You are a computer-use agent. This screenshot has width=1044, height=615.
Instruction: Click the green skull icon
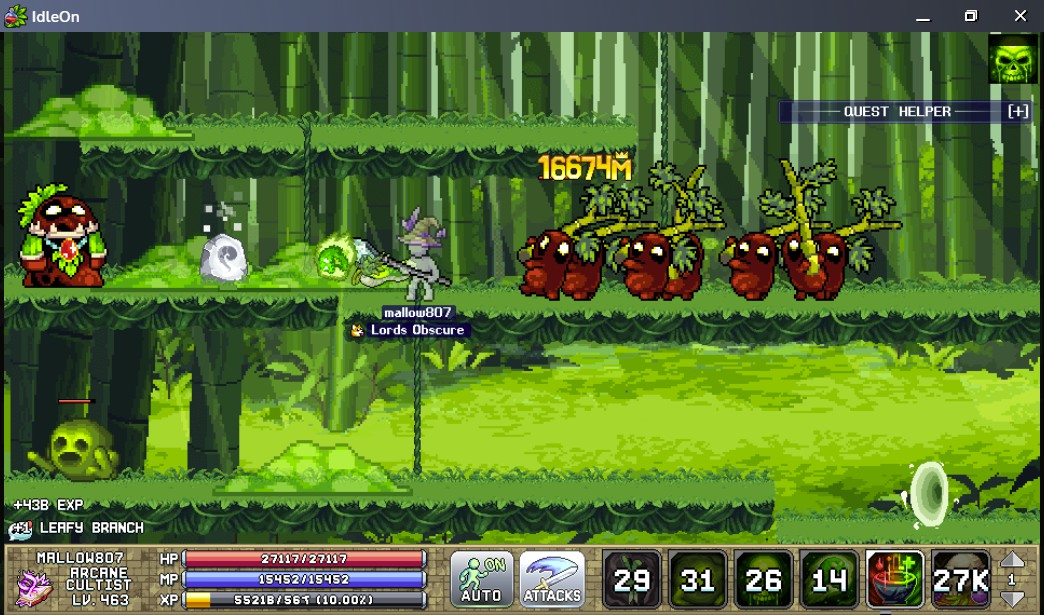(x=1013, y=60)
